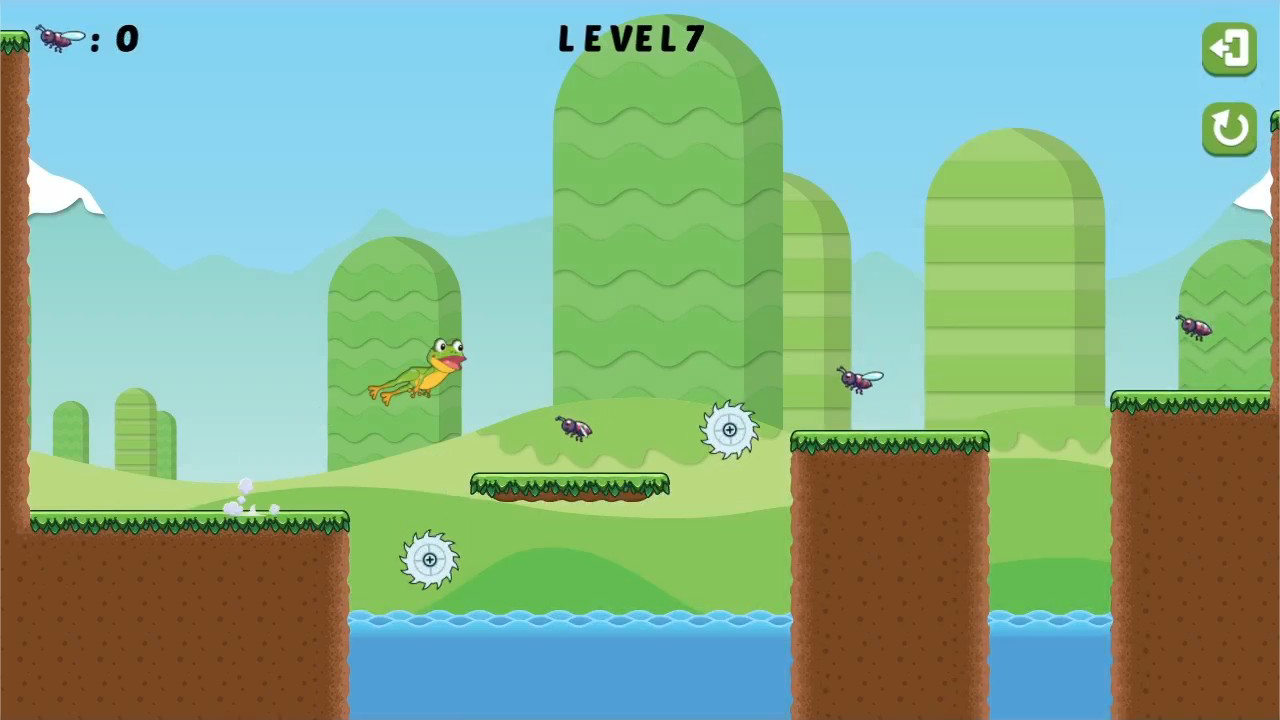Select the dust puff near the left ledge

click(x=243, y=495)
